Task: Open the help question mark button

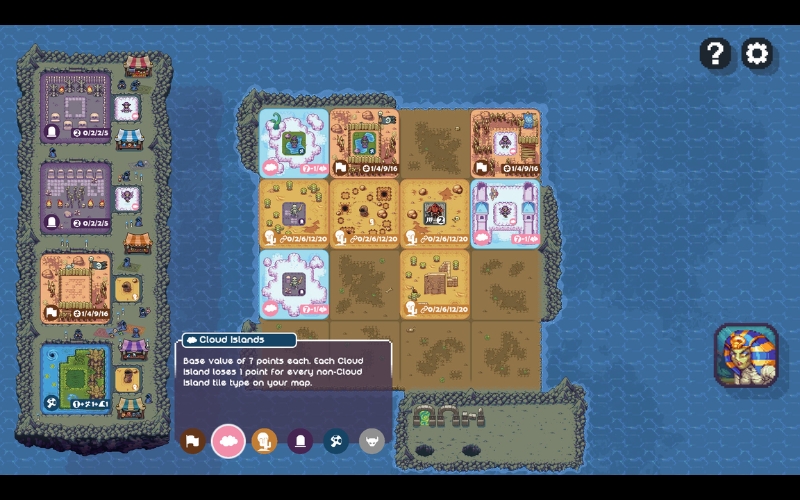Action: click(x=715, y=53)
